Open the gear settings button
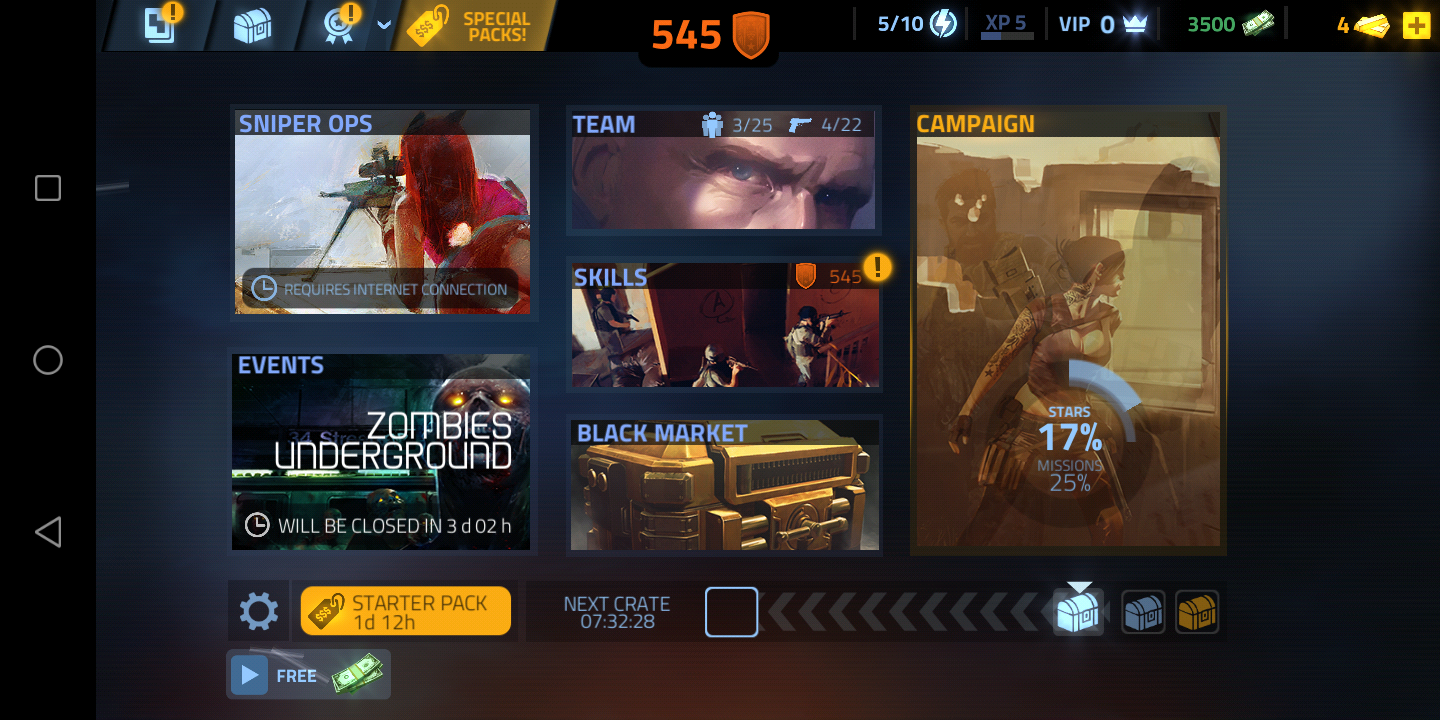Screen dimensions: 1440x720 [258, 611]
